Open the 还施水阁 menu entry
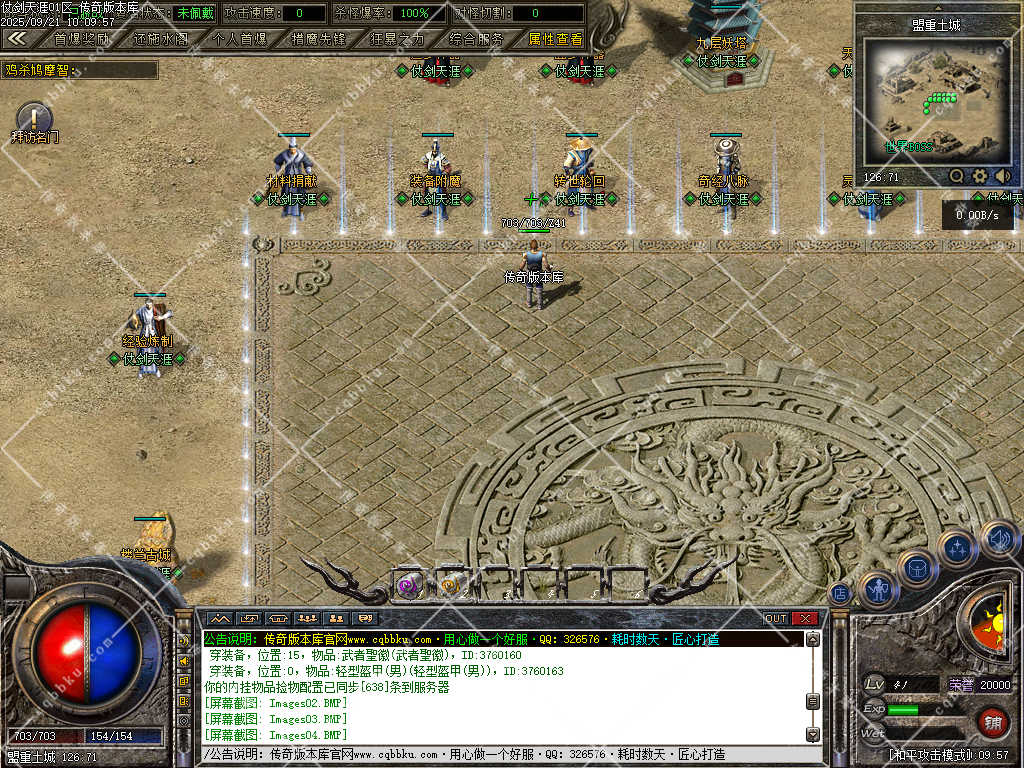 (x=159, y=39)
